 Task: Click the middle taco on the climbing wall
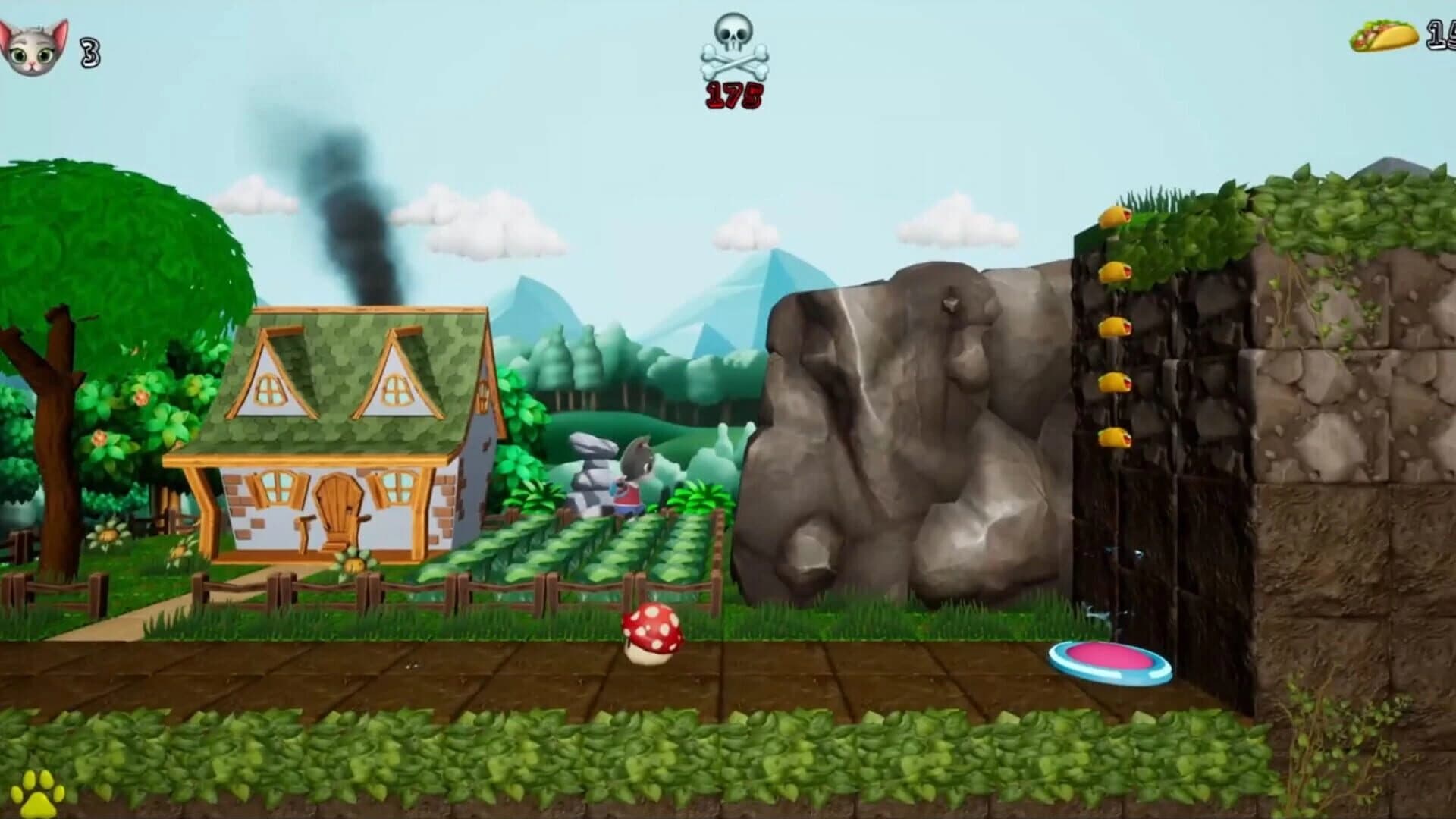1115,326
